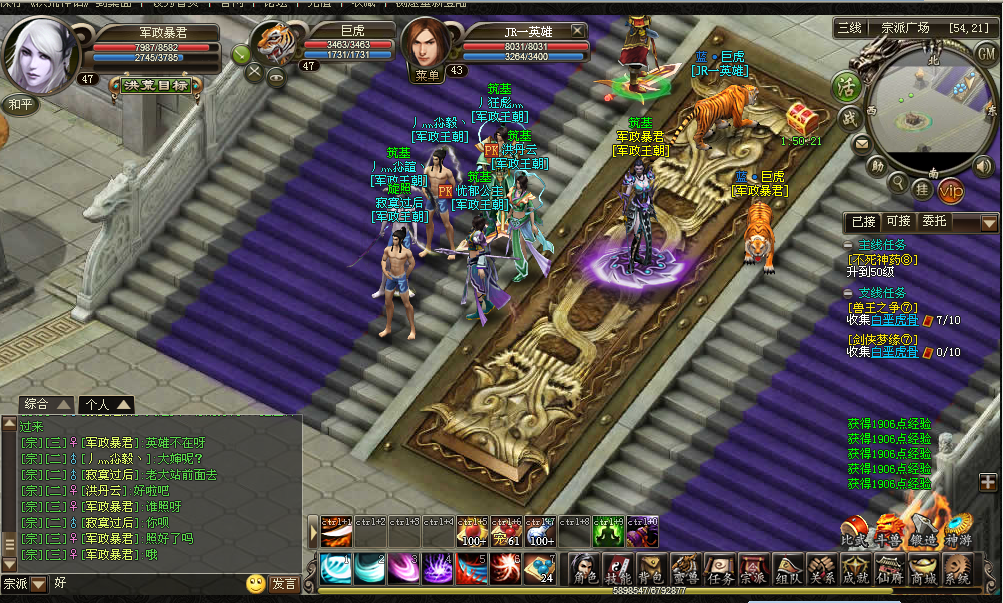Click the GM button
This screenshot has height=603, width=1003.
click(985, 54)
